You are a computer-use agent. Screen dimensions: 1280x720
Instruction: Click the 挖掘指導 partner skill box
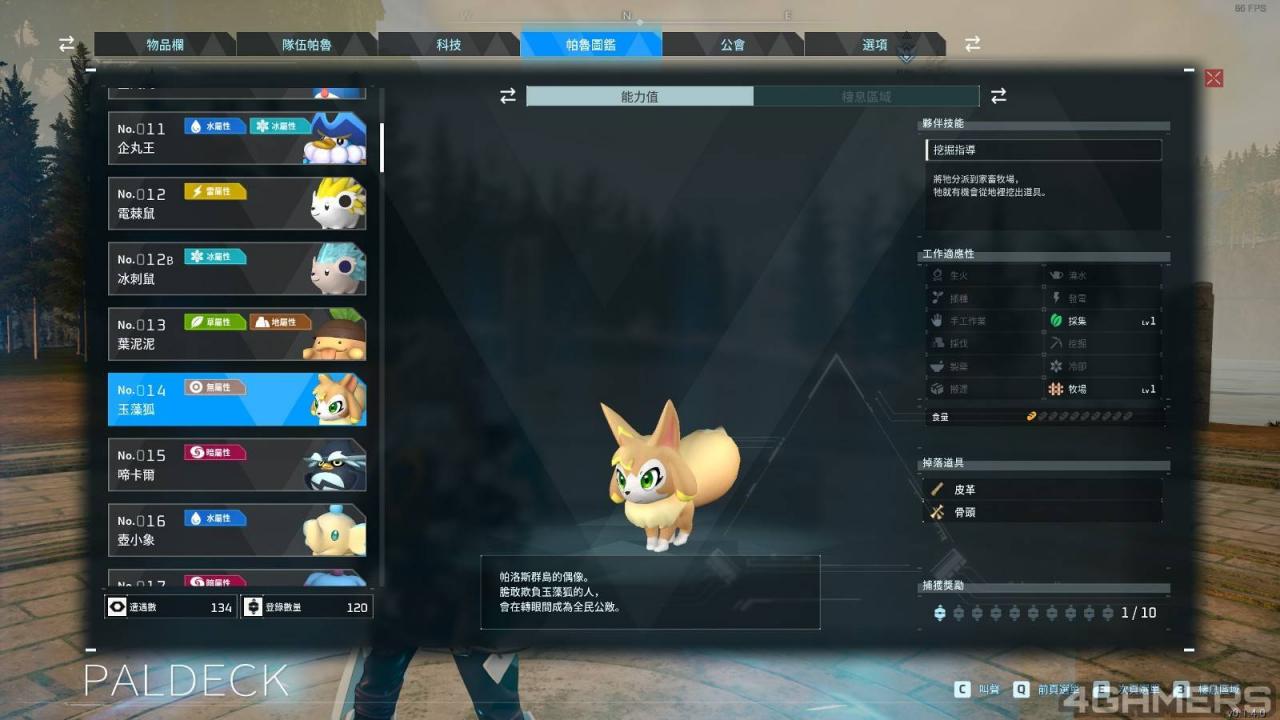coord(1043,150)
